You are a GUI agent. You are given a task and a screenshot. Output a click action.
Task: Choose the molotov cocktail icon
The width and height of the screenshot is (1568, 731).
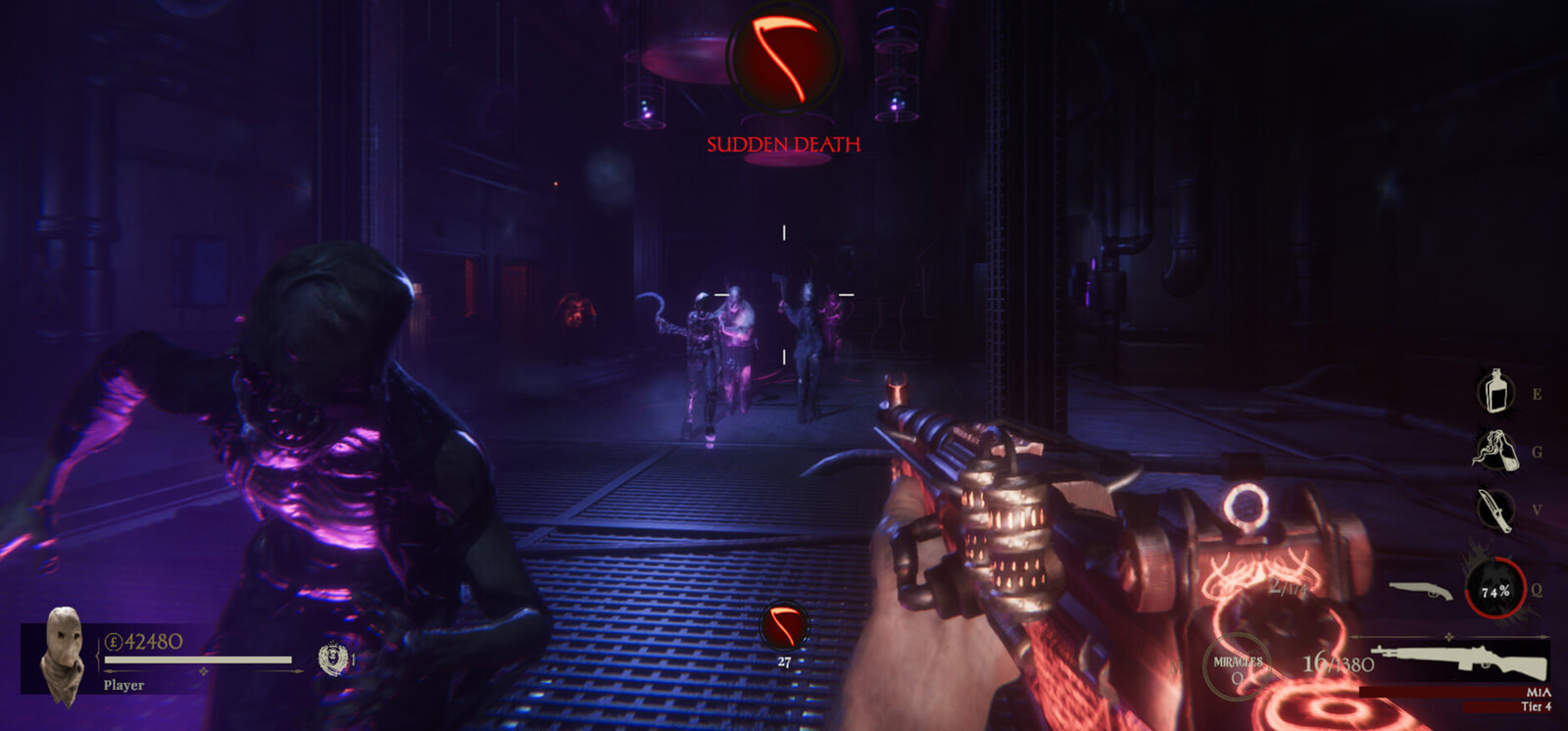[1494, 451]
